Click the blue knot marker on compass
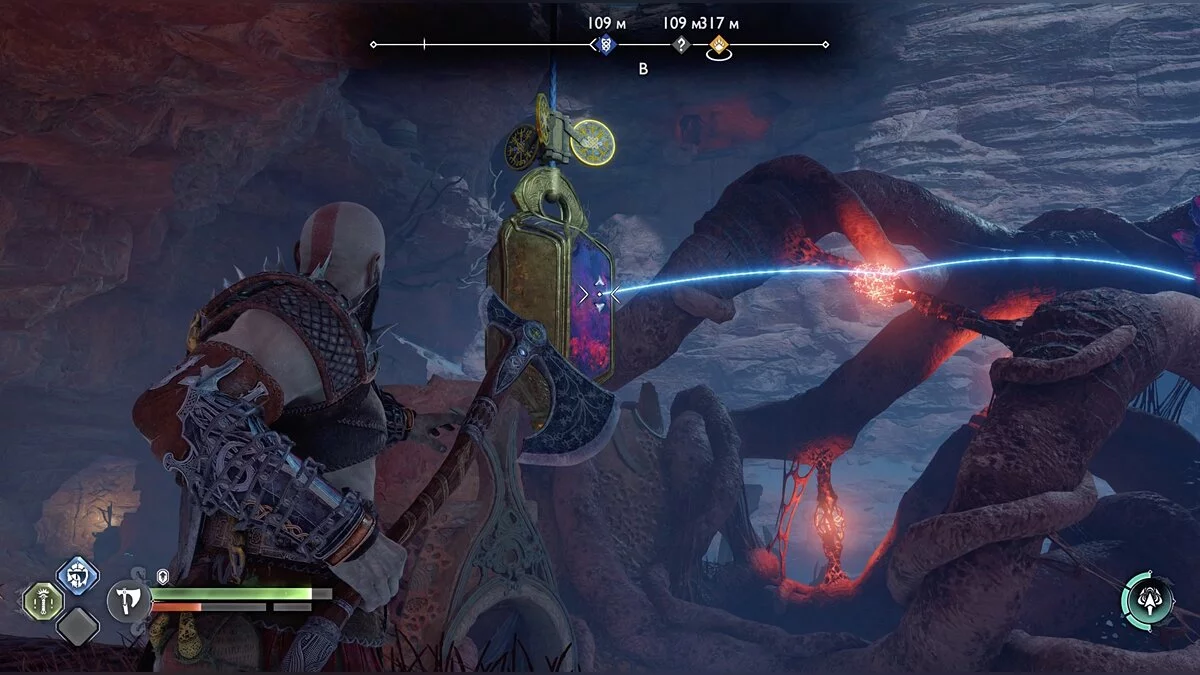Screen dimensions: 1200x675 click(604, 44)
